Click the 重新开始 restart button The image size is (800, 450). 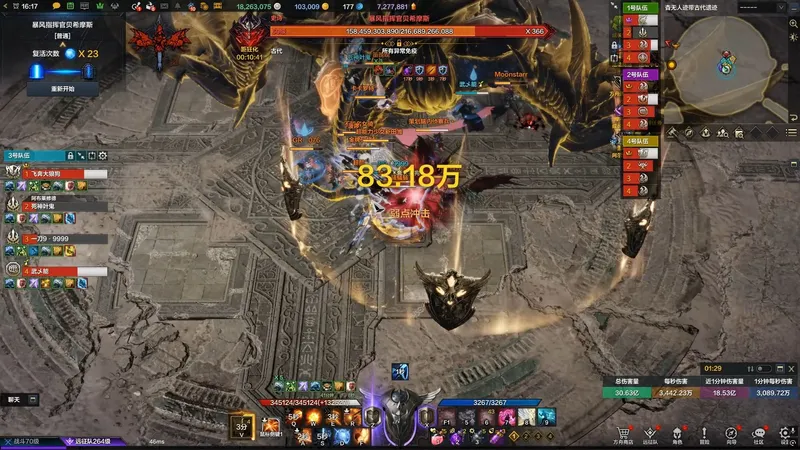tap(62, 88)
